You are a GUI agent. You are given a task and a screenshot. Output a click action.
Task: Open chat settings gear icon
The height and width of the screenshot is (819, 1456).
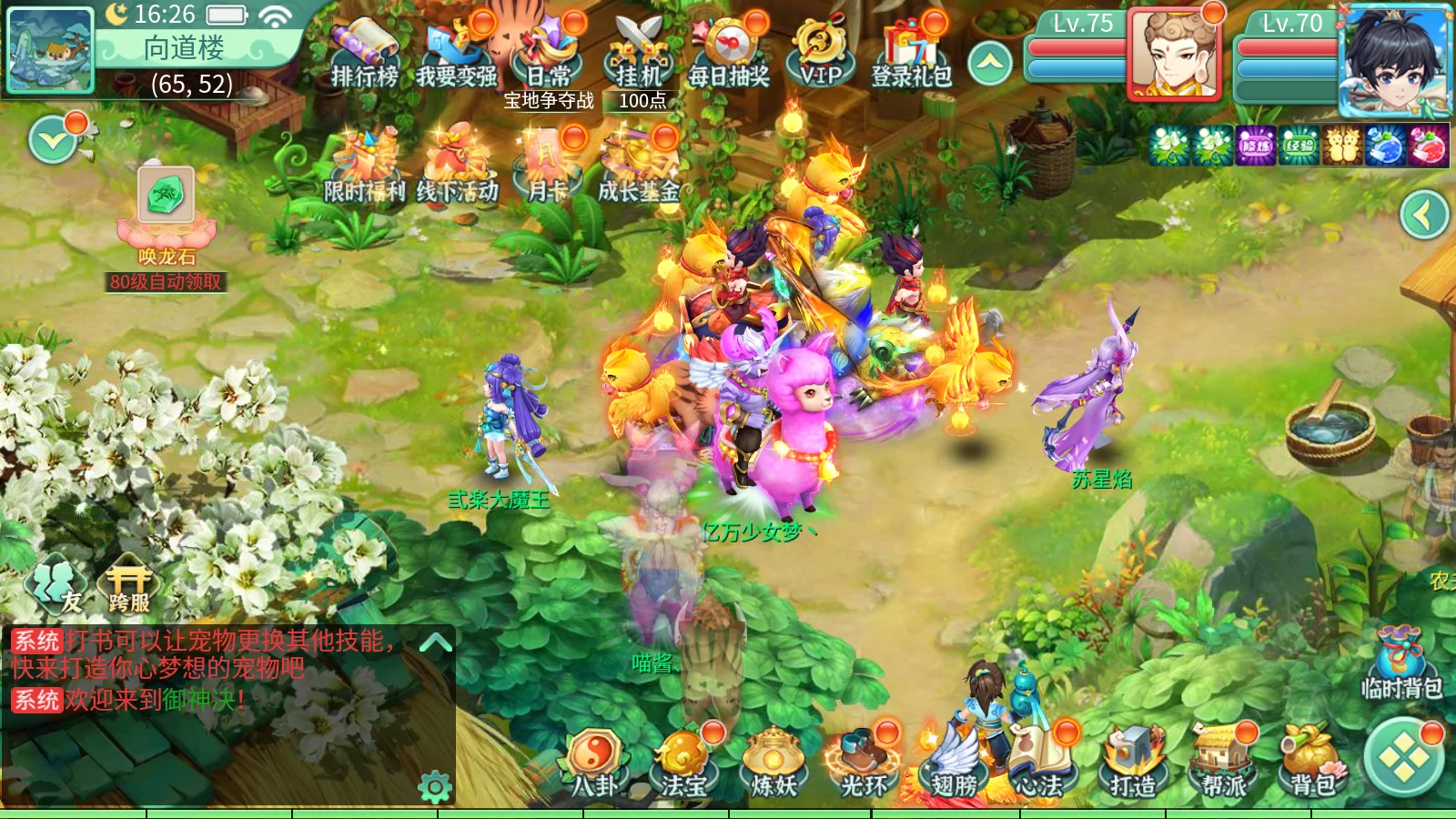[435, 786]
